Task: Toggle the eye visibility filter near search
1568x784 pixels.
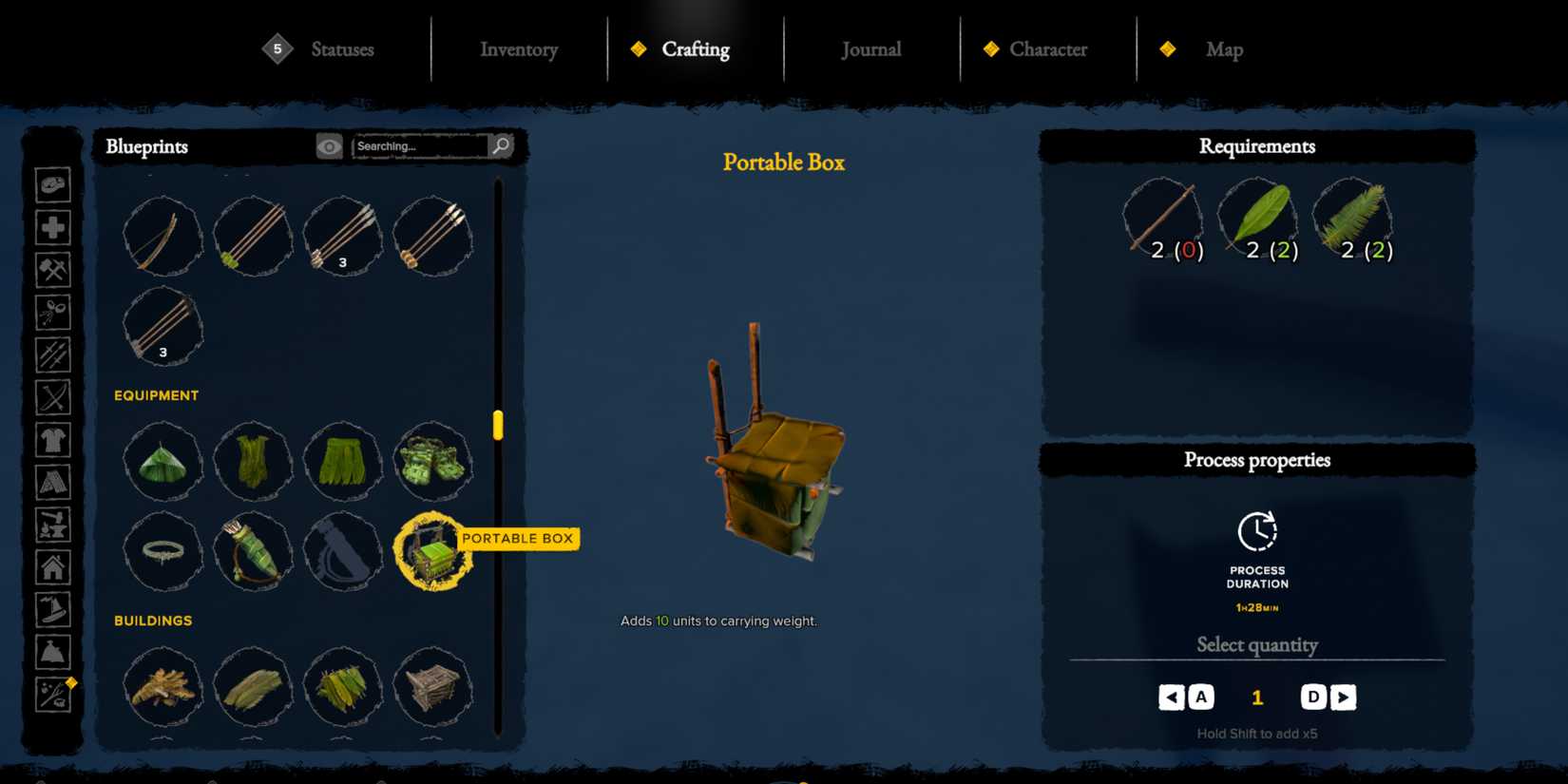Action: pos(328,146)
